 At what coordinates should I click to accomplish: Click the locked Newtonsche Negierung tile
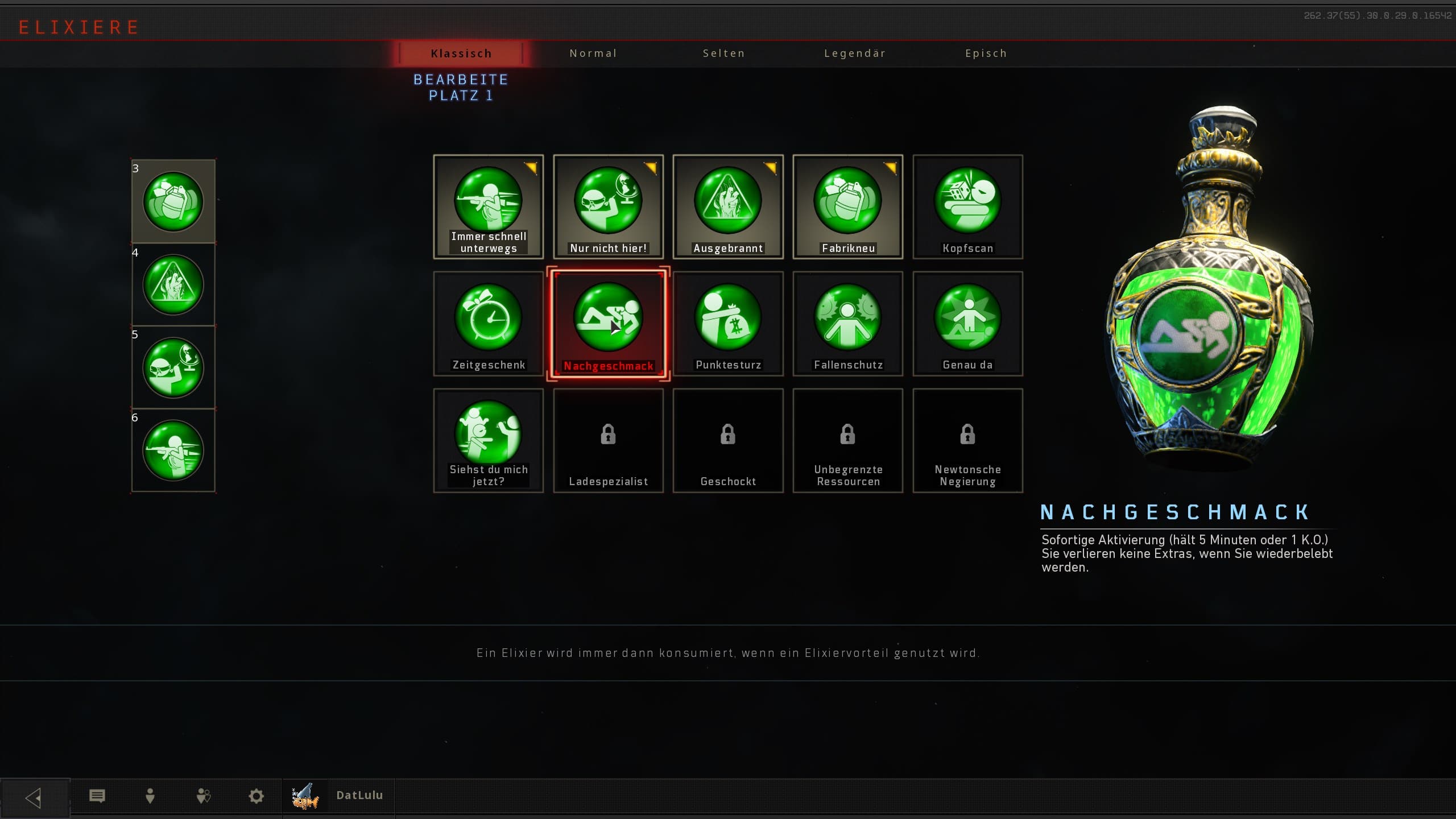pyautogui.click(x=967, y=440)
